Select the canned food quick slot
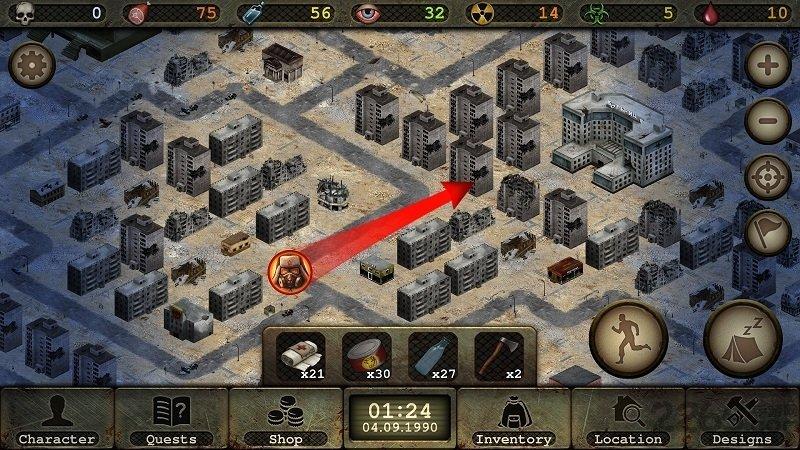This screenshot has width=800, height=450. pyautogui.click(x=366, y=357)
